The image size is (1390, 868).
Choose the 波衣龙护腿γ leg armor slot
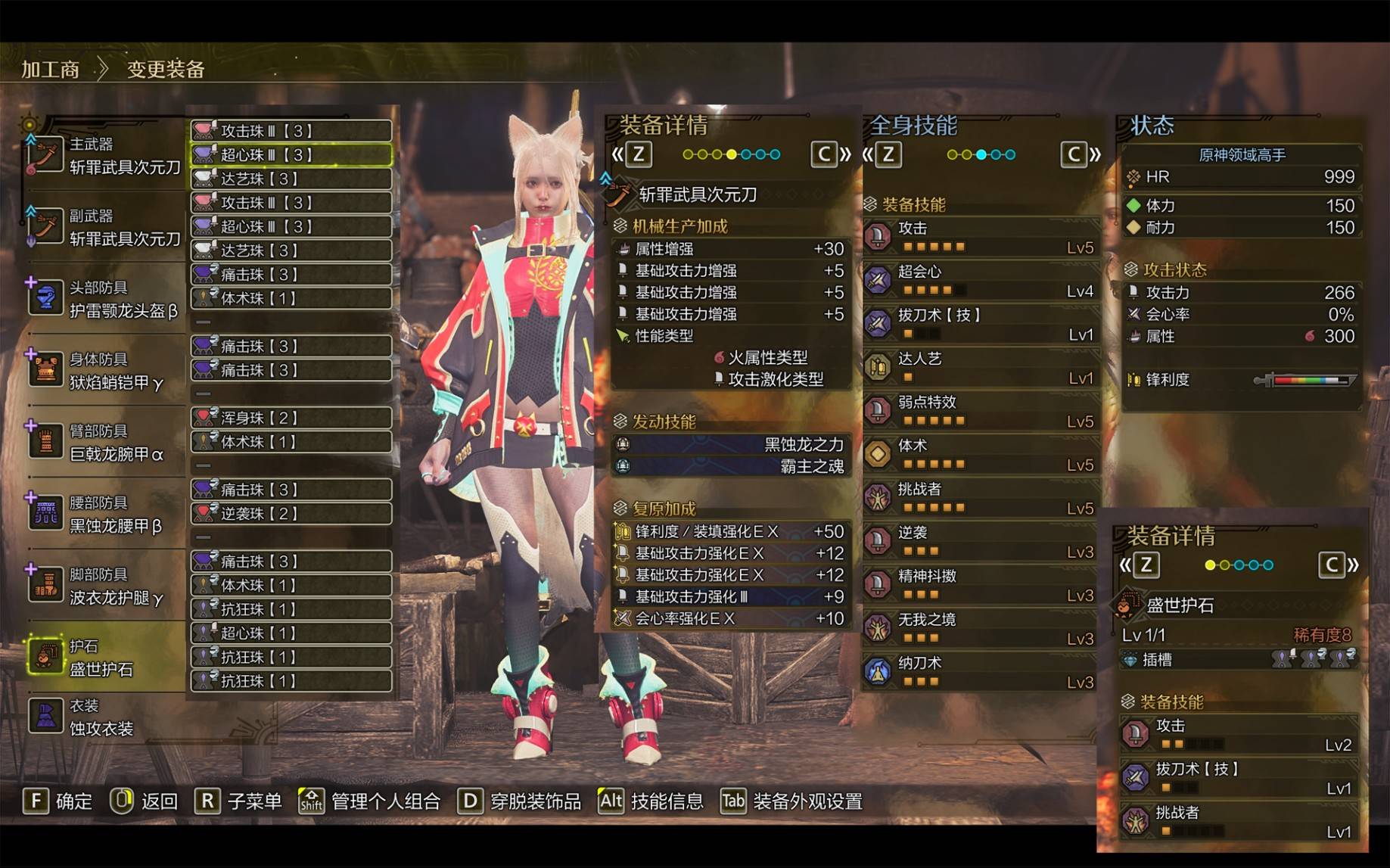point(106,586)
